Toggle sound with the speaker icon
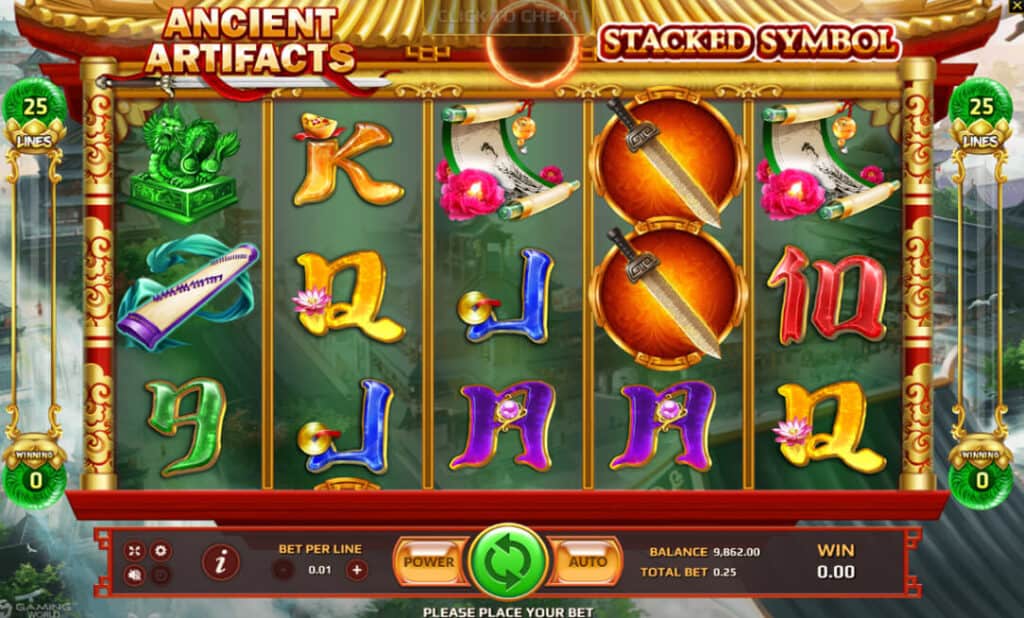The width and height of the screenshot is (1024, 618). [135, 574]
